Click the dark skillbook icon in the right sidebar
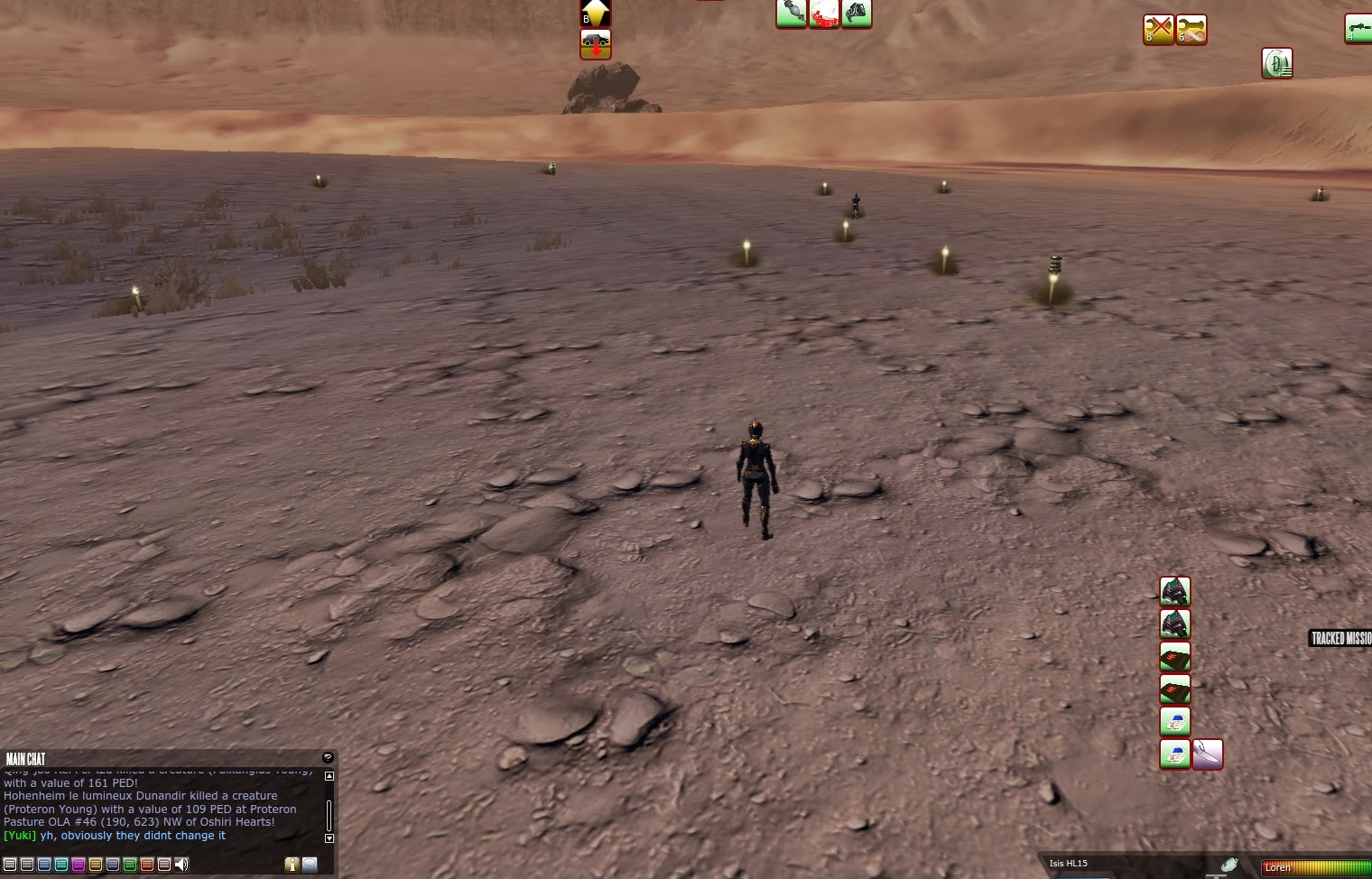1372x879 pixels. [1175, 658]
